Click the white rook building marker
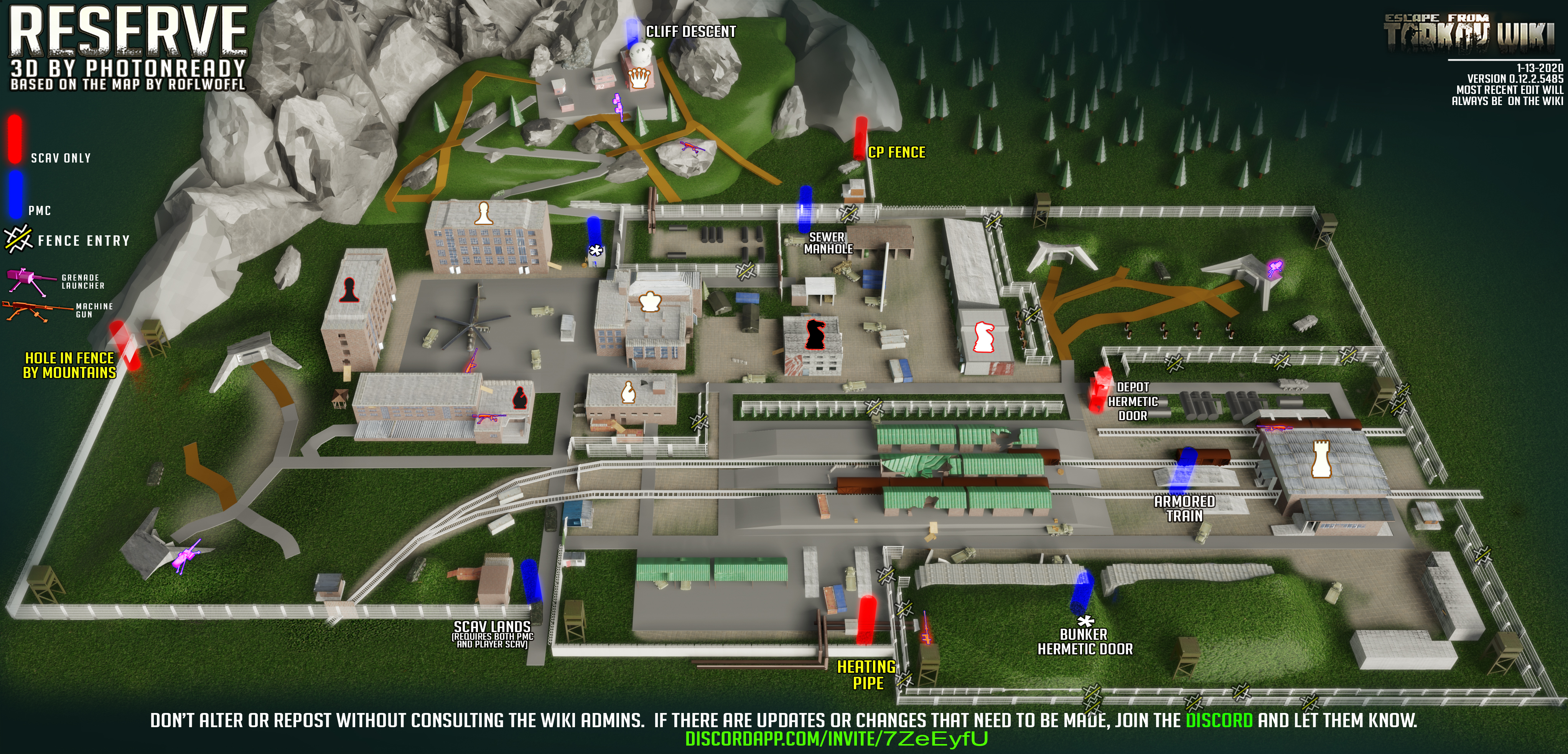1568x754 pixels. click(x=1320, y=458)
